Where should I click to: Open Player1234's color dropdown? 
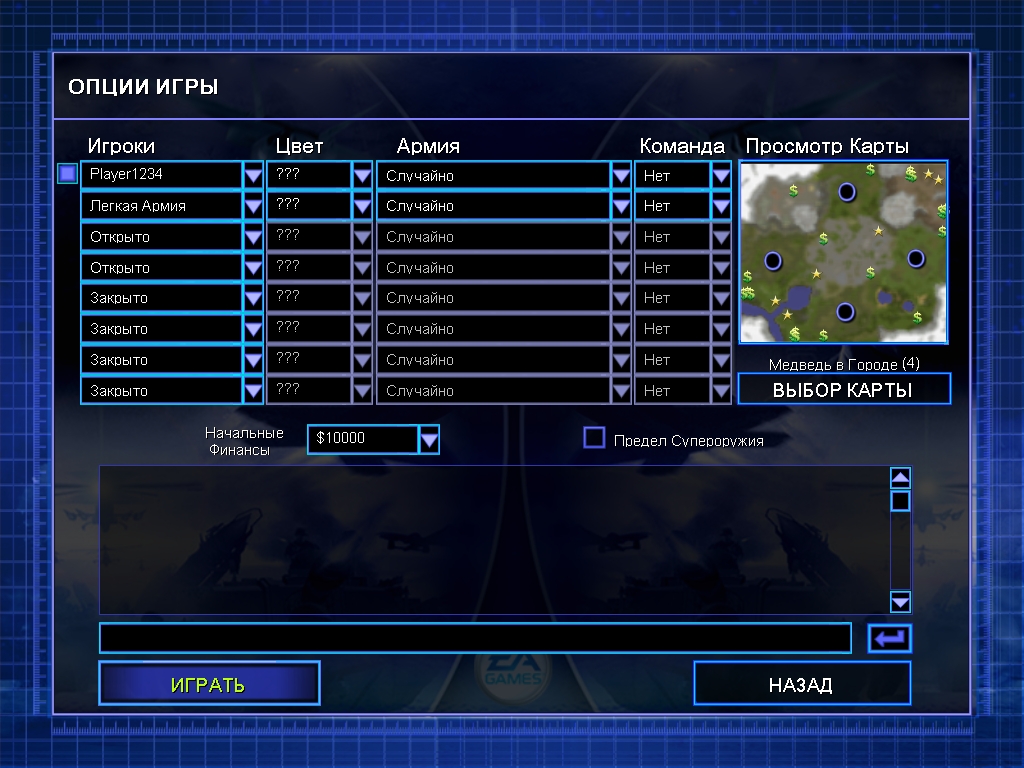coord(362,175)
